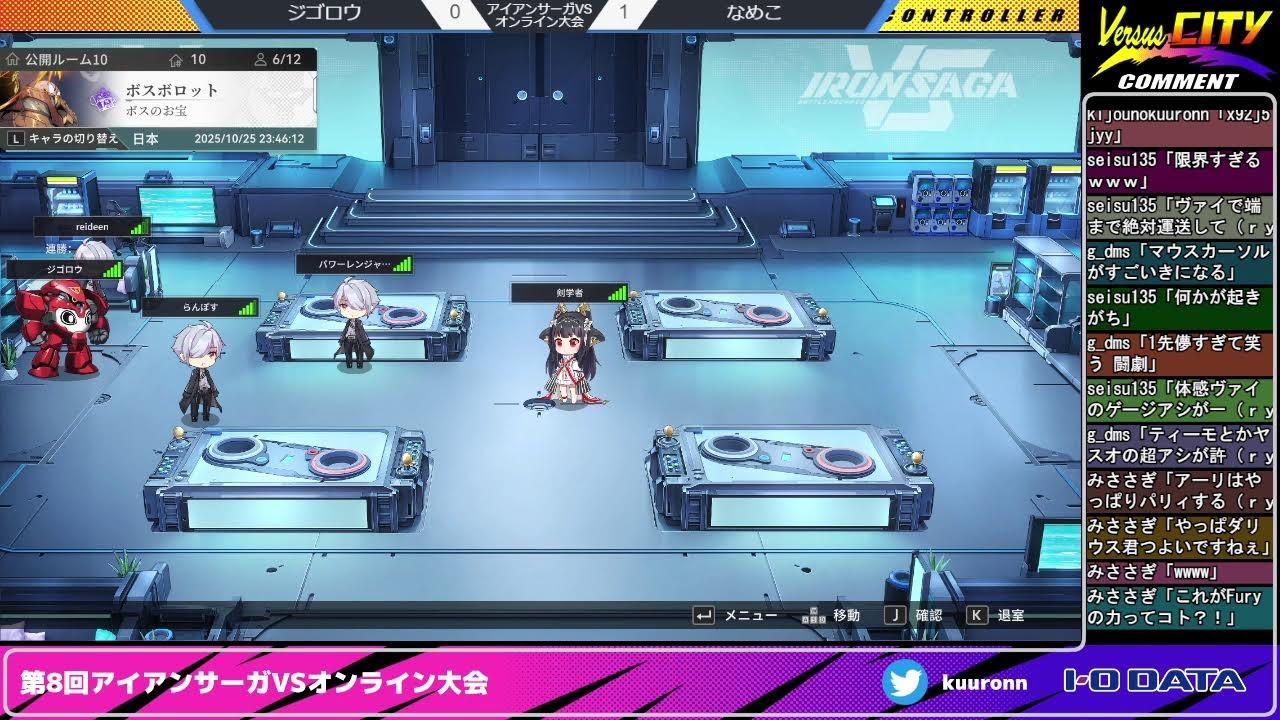The width and height of the screenshot is (1280, 720).
Task: Click the player count icon showing 6/12
Action: (x=261, y=59)
